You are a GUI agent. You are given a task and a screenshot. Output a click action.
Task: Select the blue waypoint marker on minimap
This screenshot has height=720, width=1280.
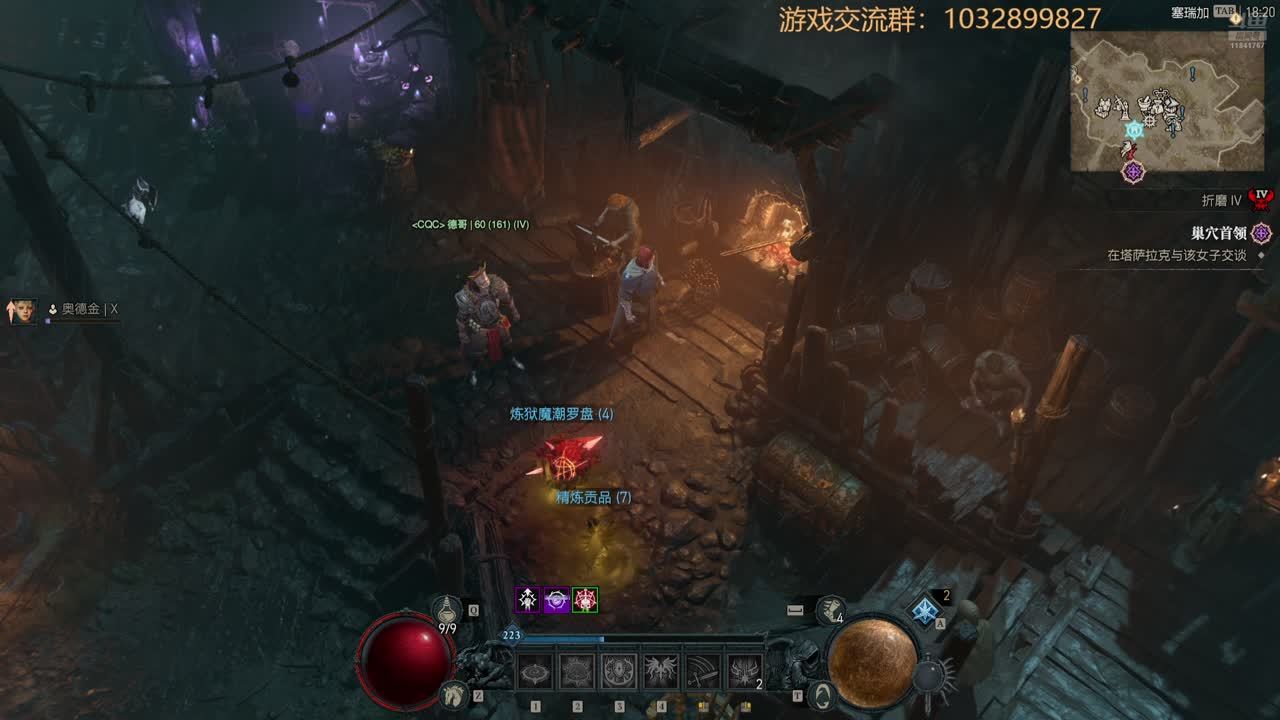pos(1134,129)
